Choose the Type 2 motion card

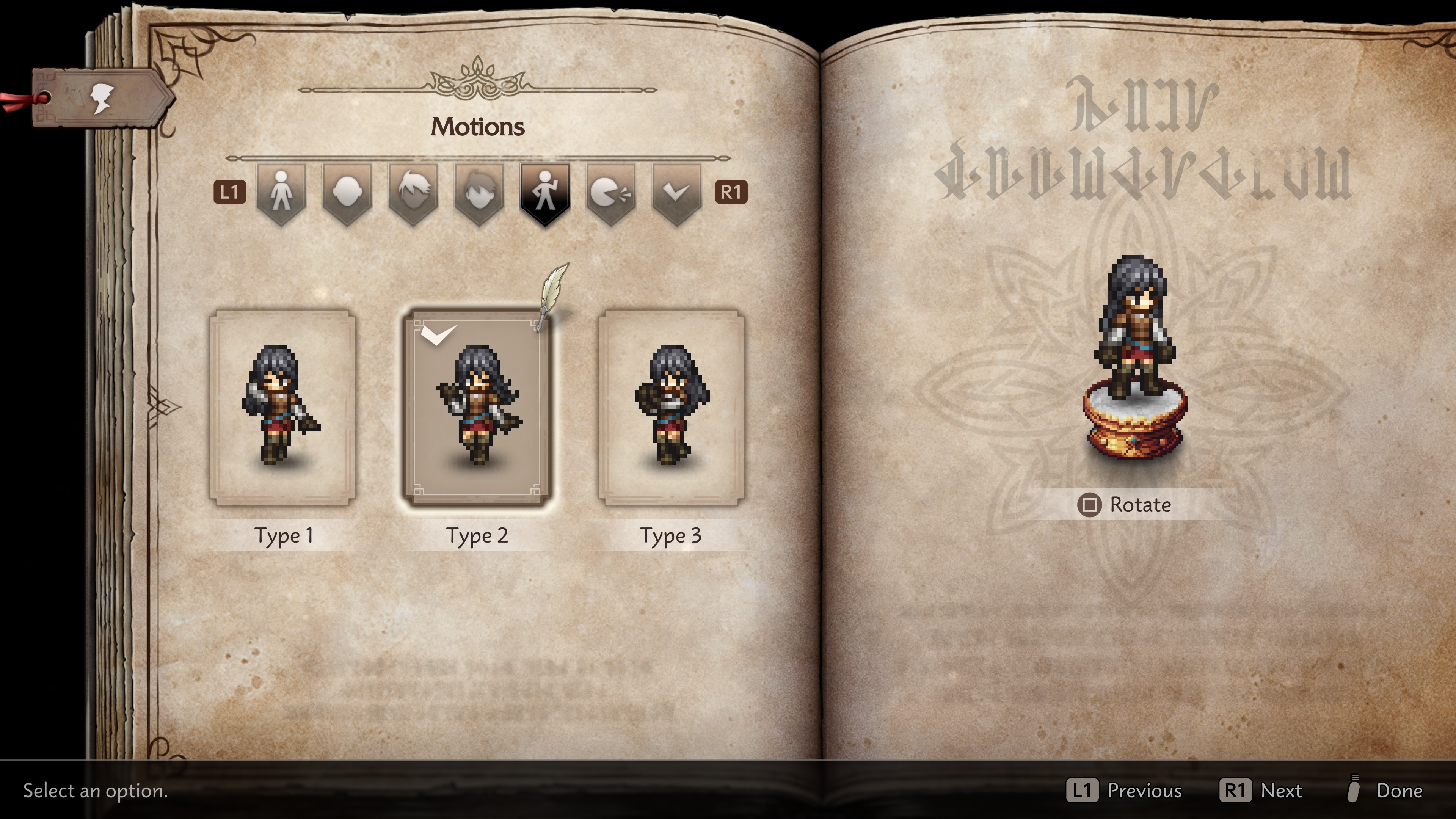click(477, 407)
